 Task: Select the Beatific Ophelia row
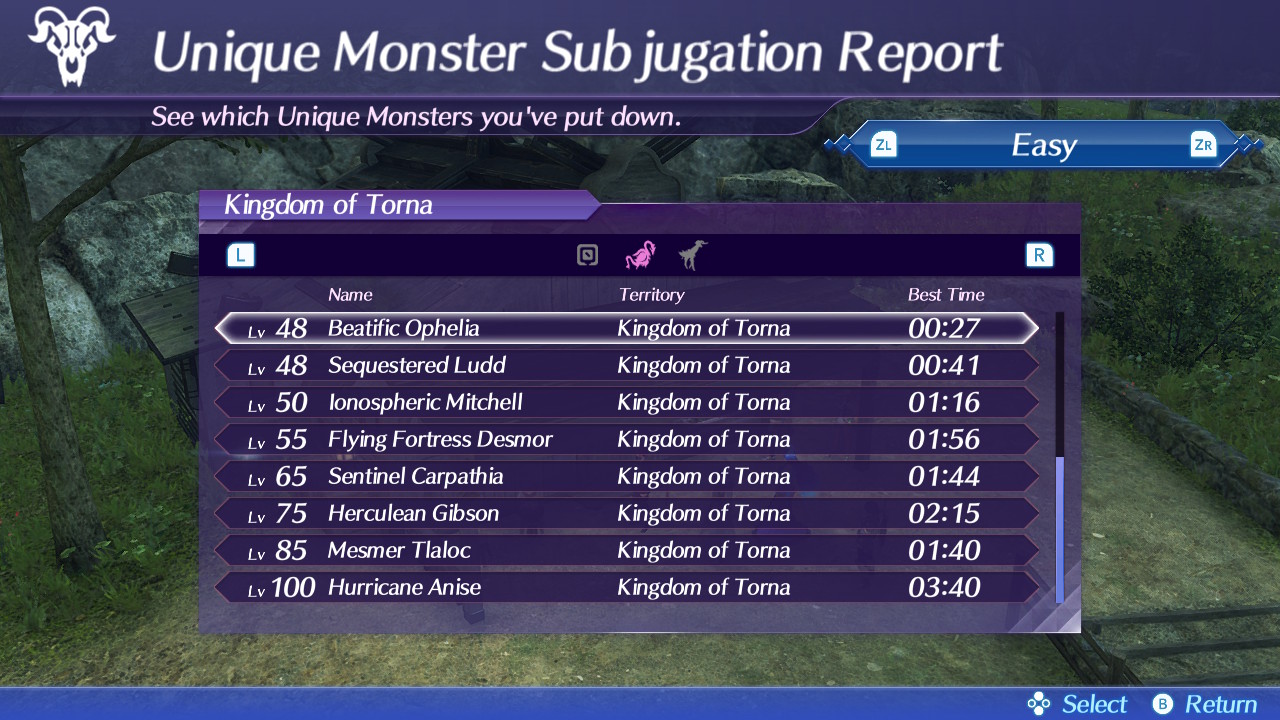click(626, 328)
